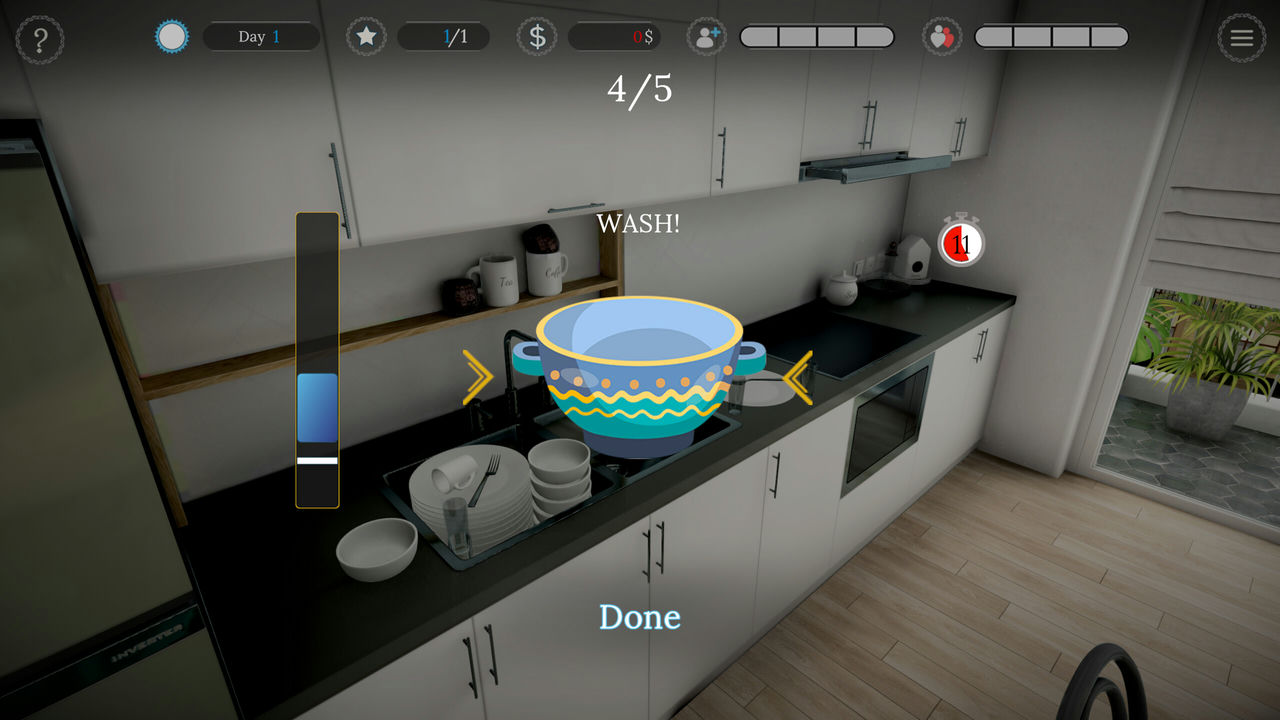This screenshot has height=720, width=1280.
Task: Click the 0$ balance field
Action: pos(616,36)
